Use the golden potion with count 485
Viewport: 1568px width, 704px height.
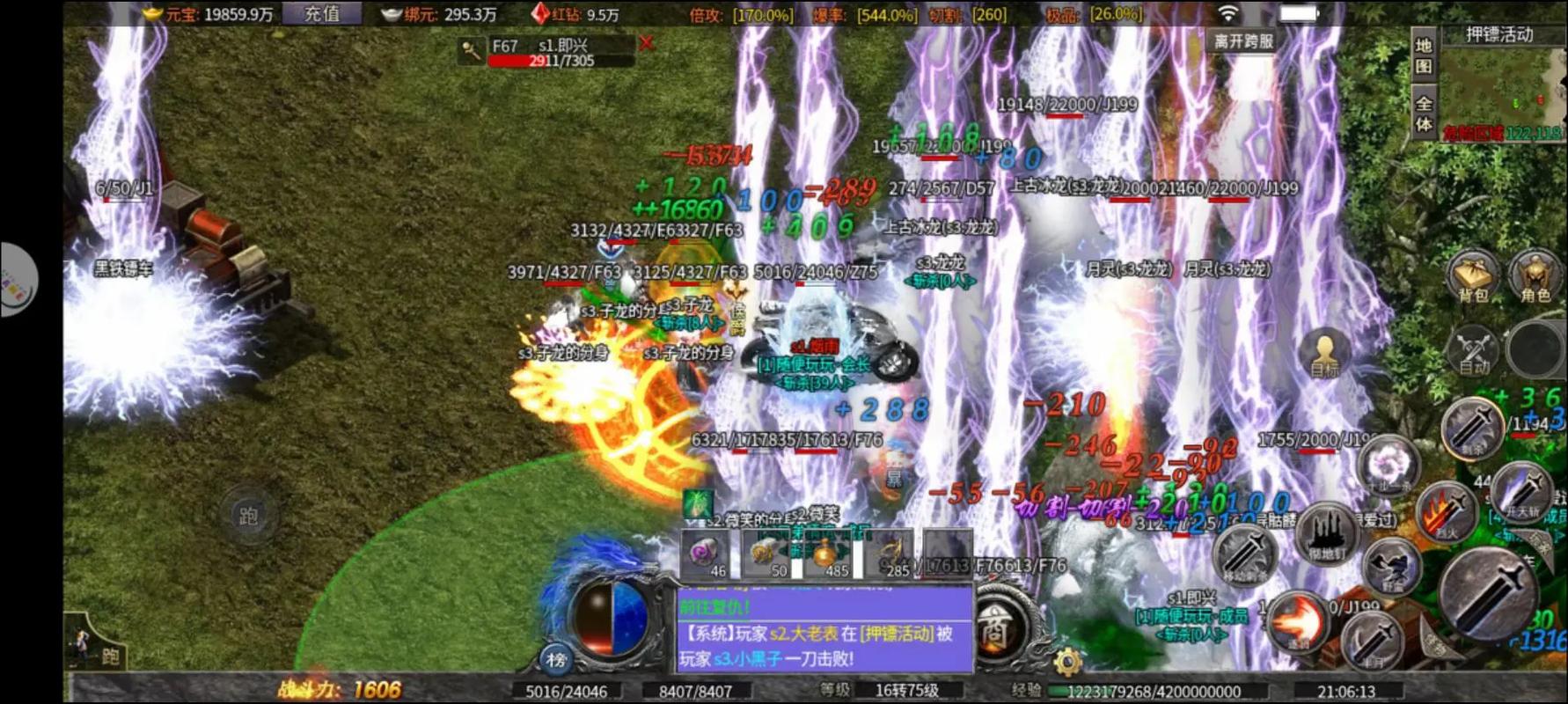click(x=826, y=556)
